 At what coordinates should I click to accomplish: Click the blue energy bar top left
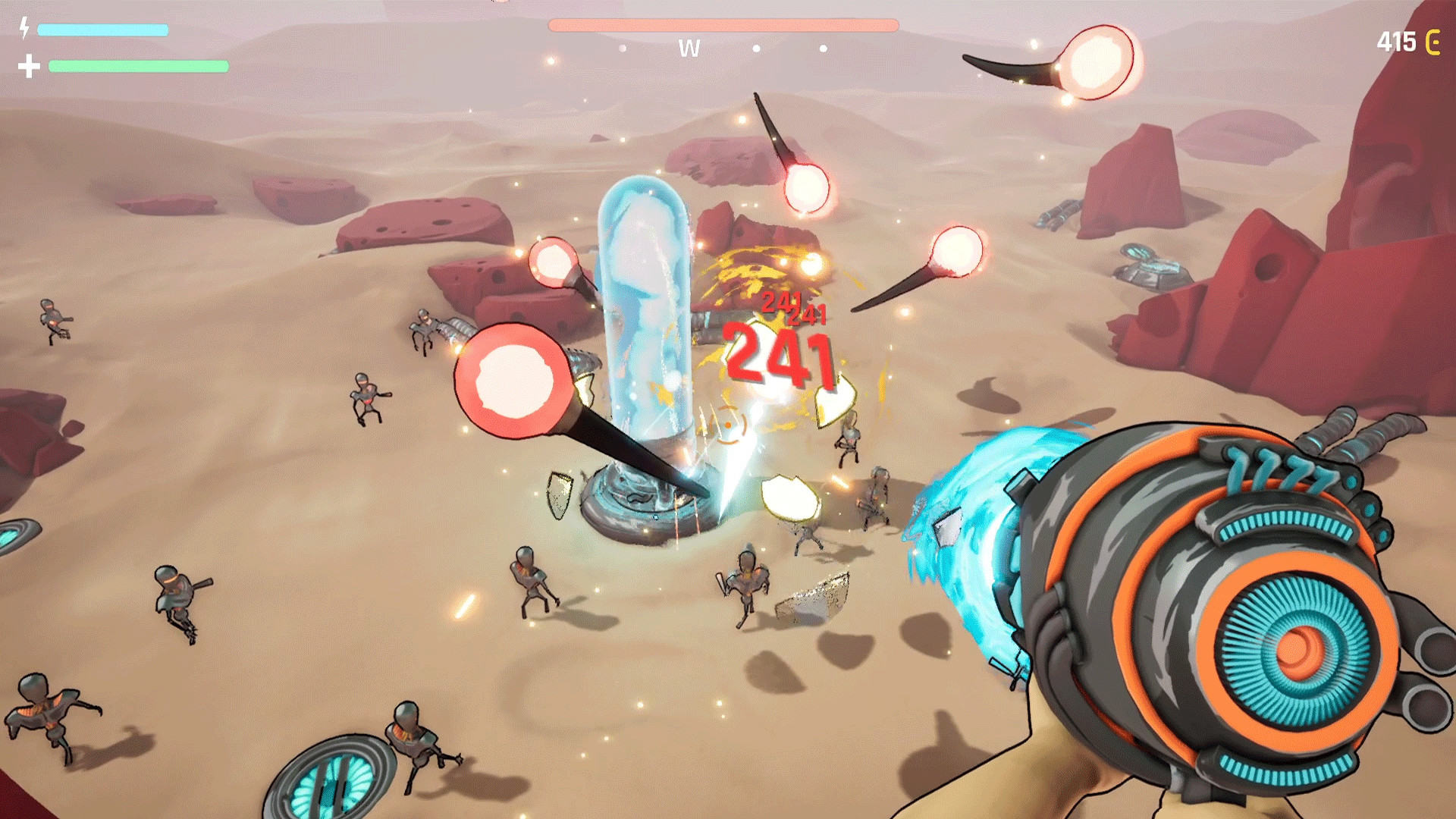click(102, 28)
